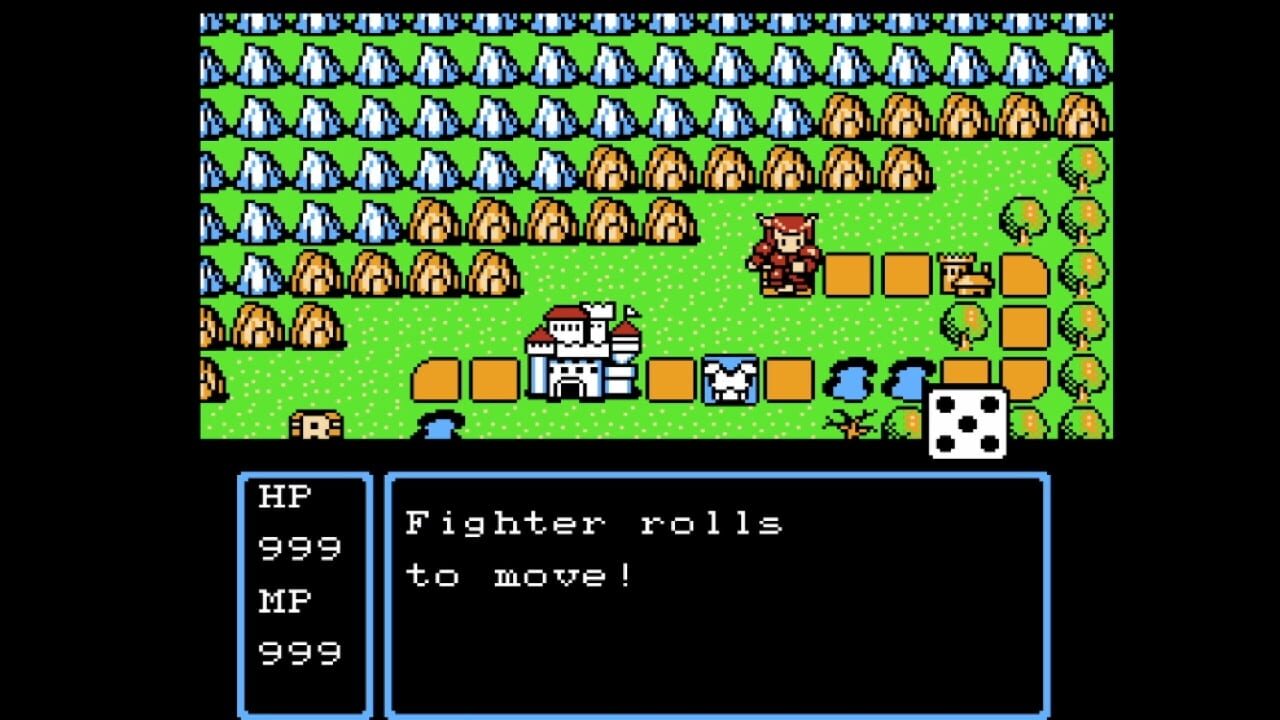Select the Fighter character sprite
This screenshot has height=720, width=1280.
[785, 255]
